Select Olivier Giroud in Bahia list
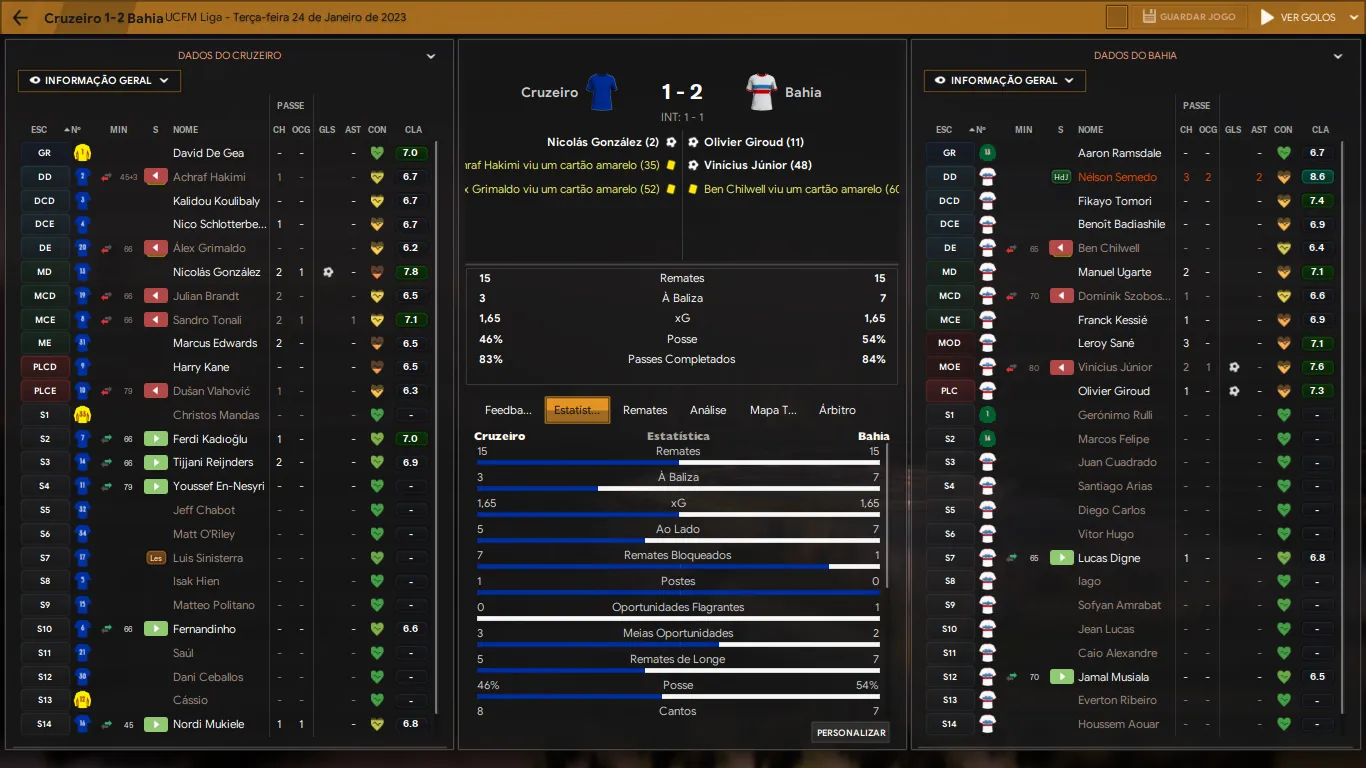Image resolution: width=1366 pixels, height=768 pixels. pos(1113,391)
